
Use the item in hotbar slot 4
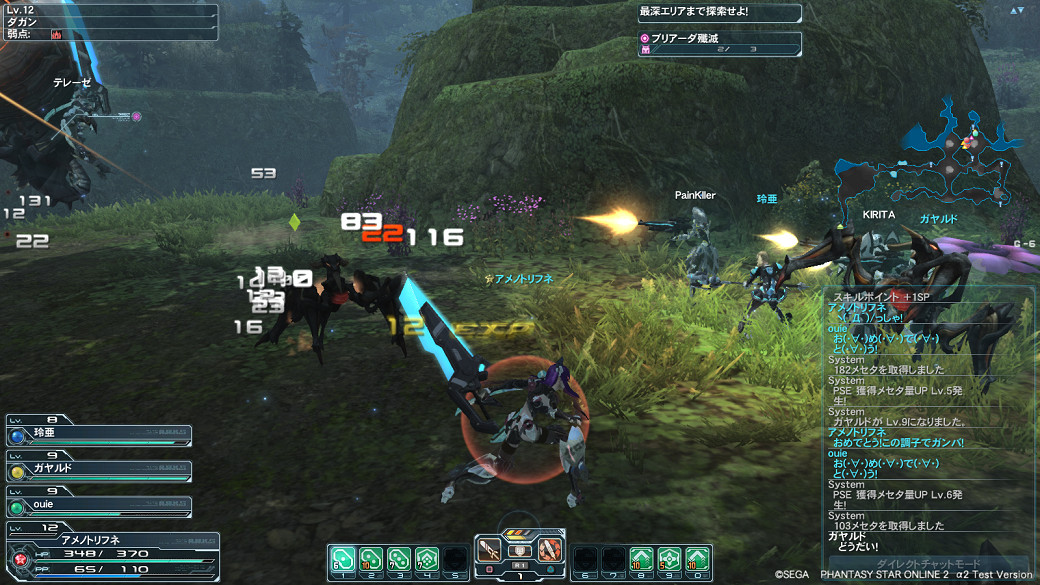pos(427,556)
